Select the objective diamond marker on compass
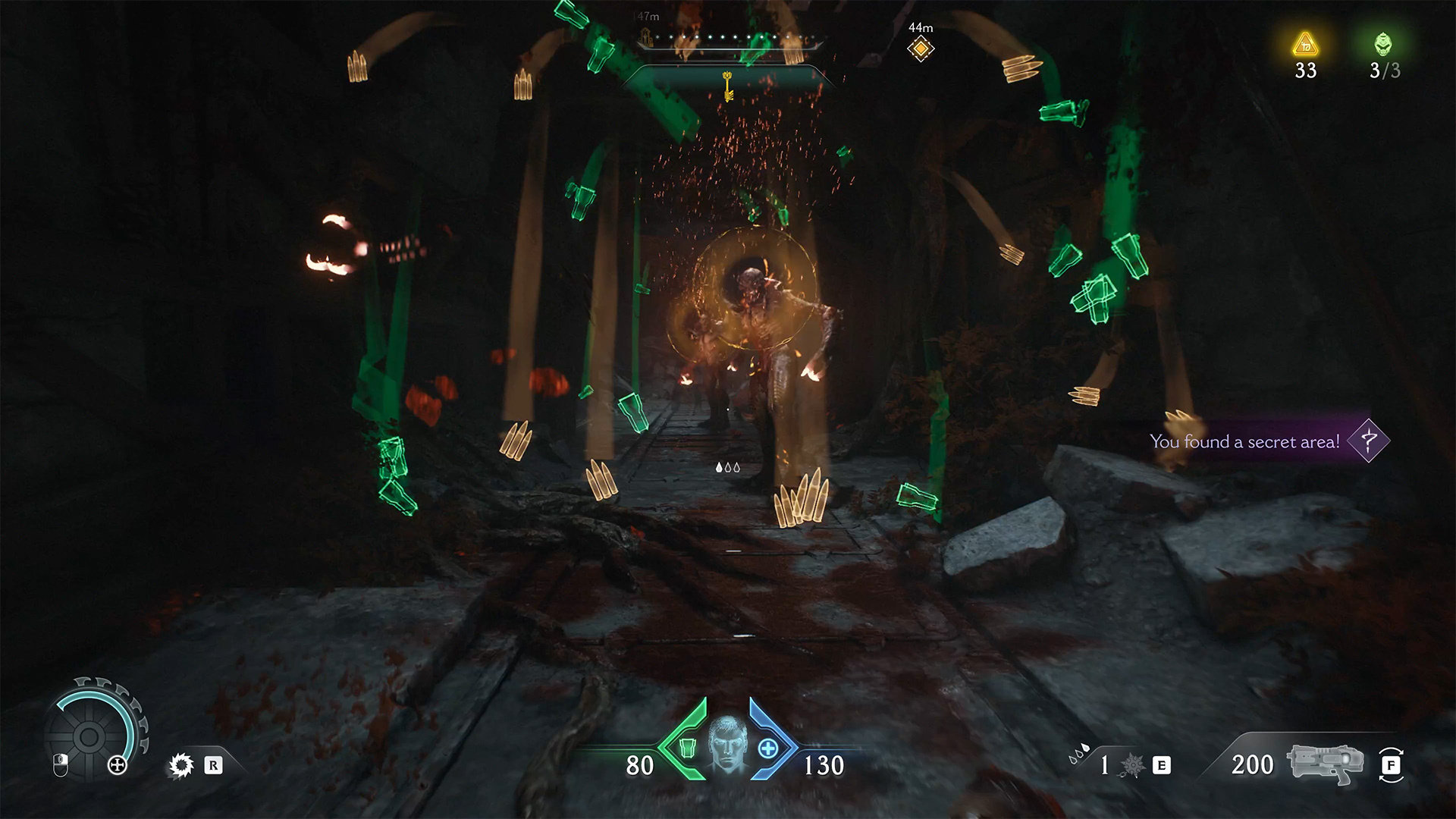 921,49
